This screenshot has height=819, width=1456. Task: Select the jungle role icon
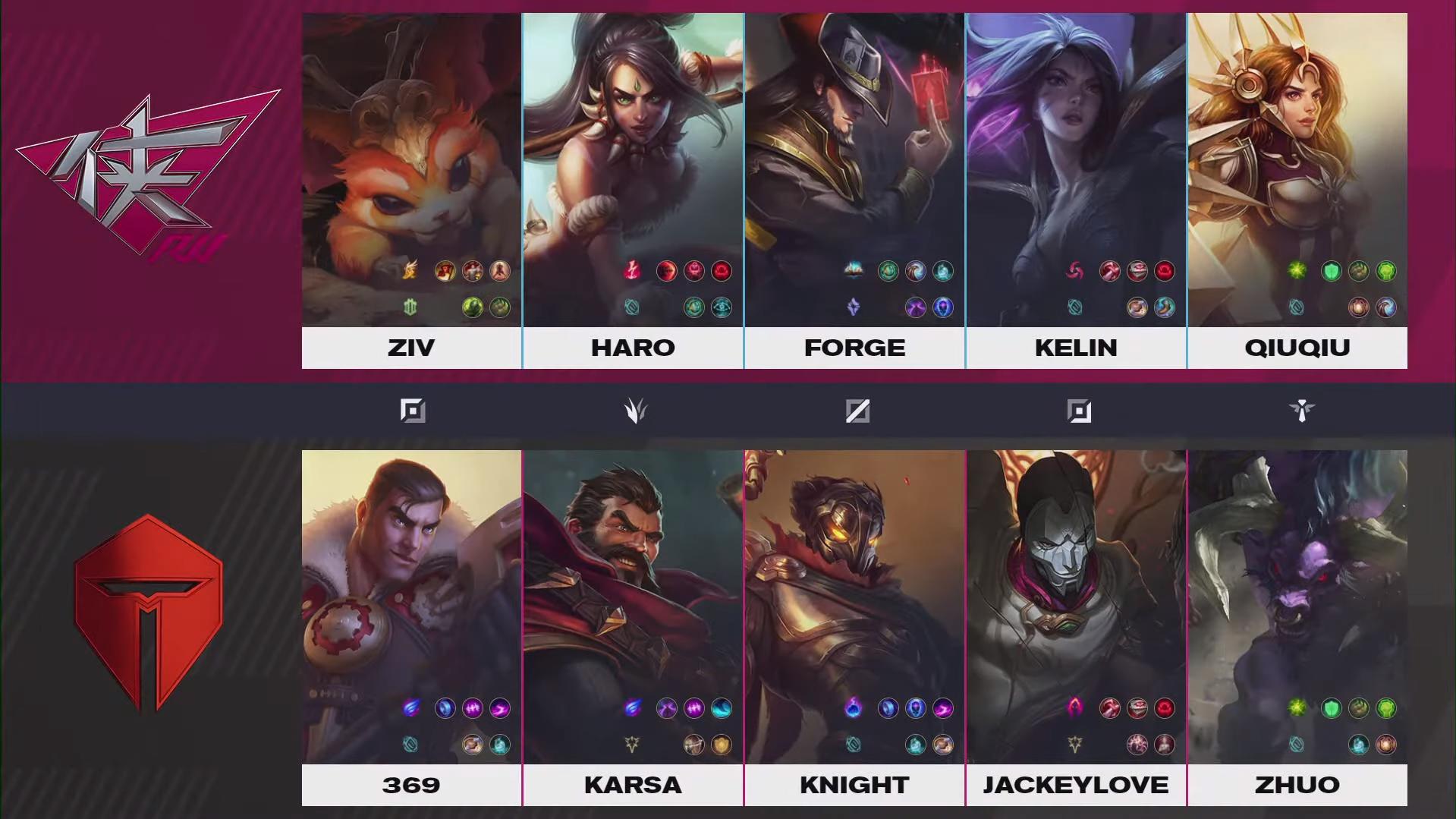[635, 411]
